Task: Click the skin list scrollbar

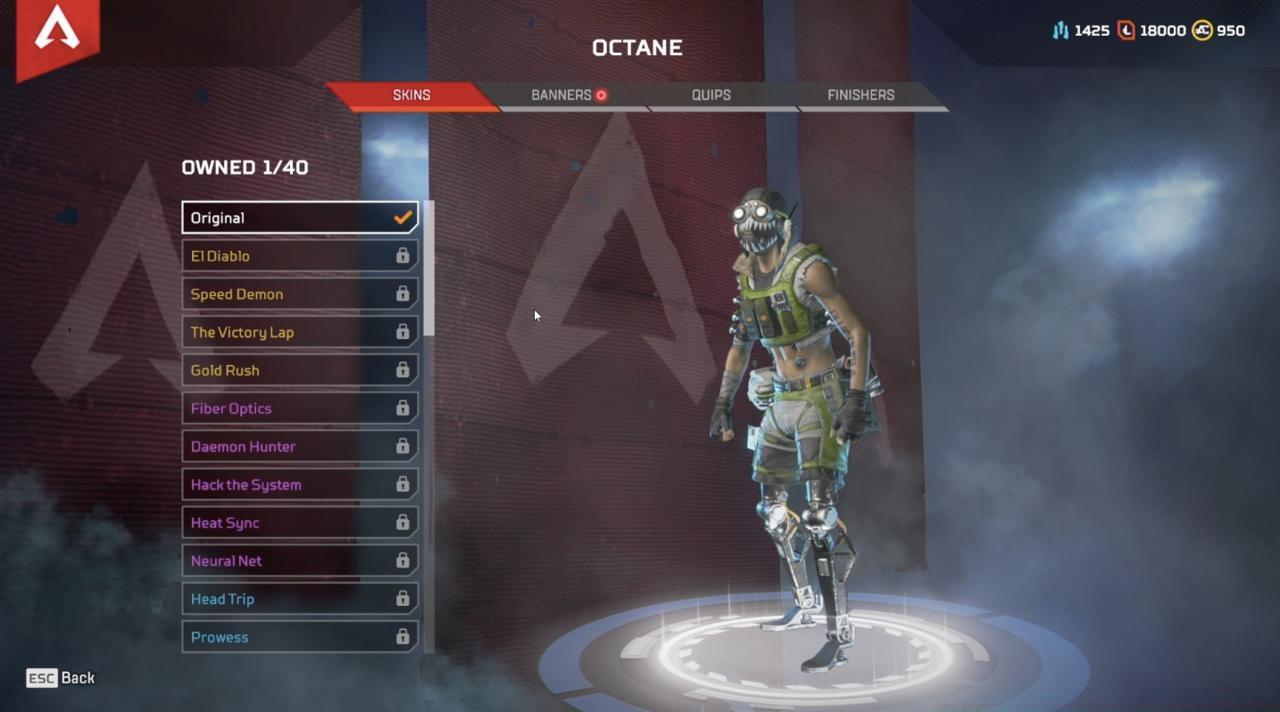Action: coord(429,270)
